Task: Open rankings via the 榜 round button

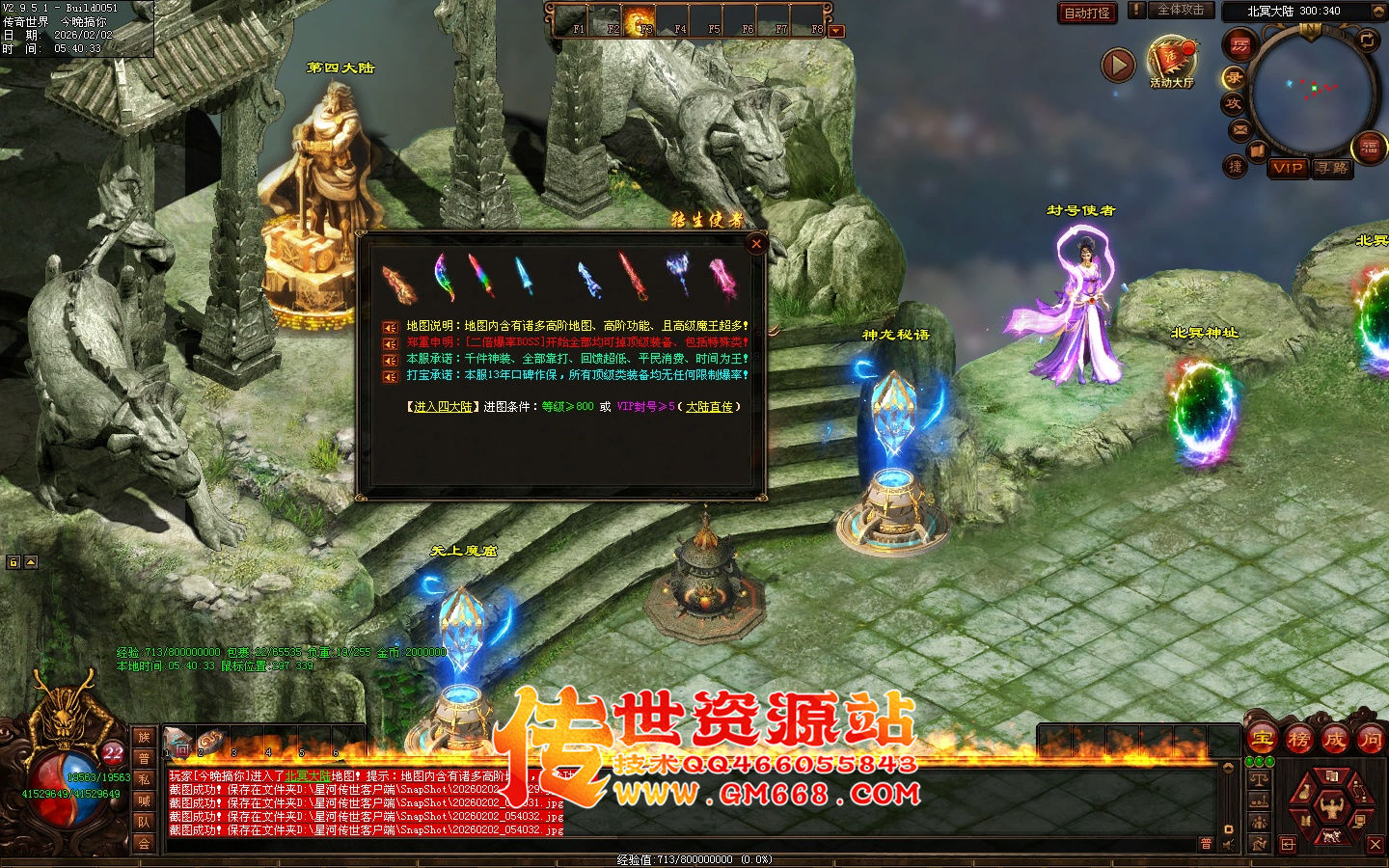Action: (x=1297, y=740)
